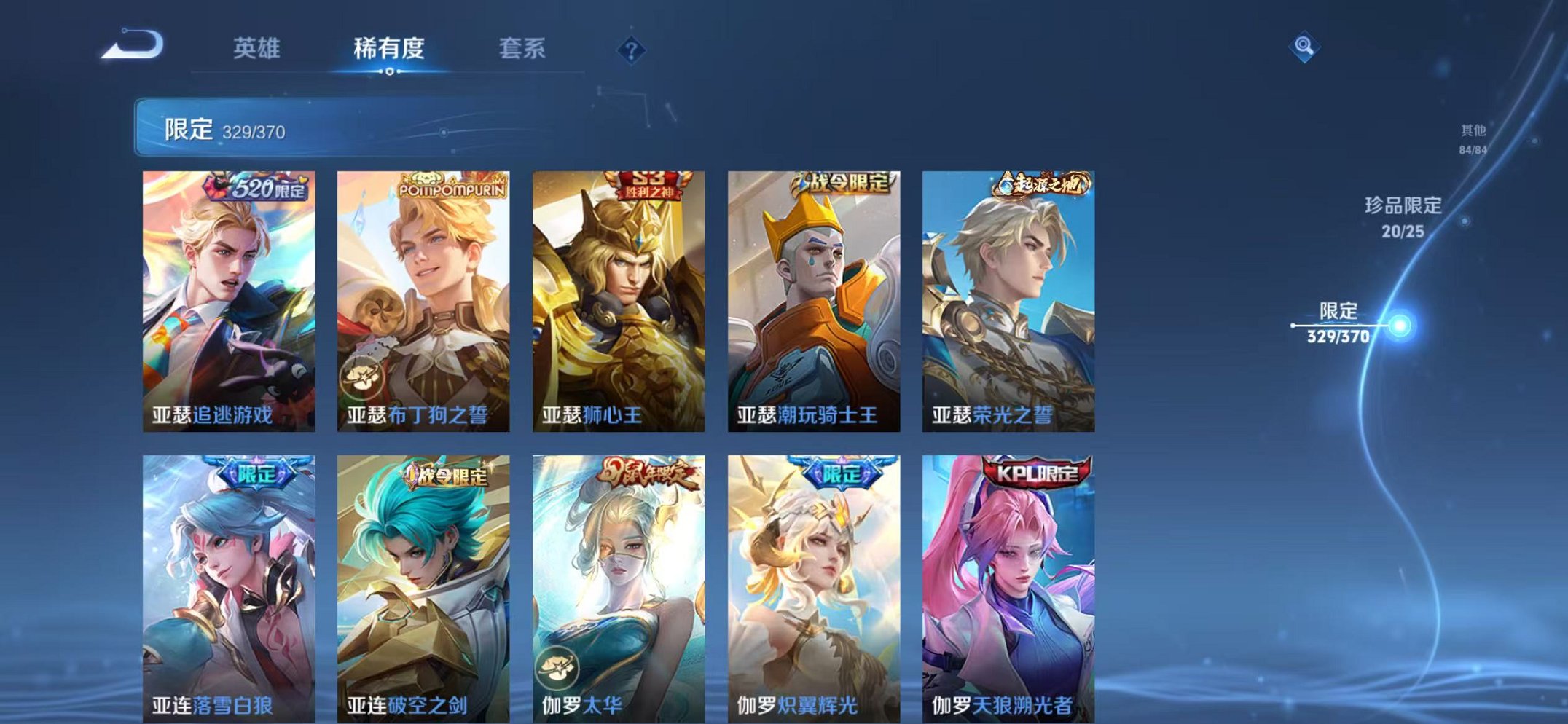Image resolution: width=1568 pixels, height=724 pixels.
Task: Select 其他 84/84 in right navigation
Action: tap(1473, 138)
